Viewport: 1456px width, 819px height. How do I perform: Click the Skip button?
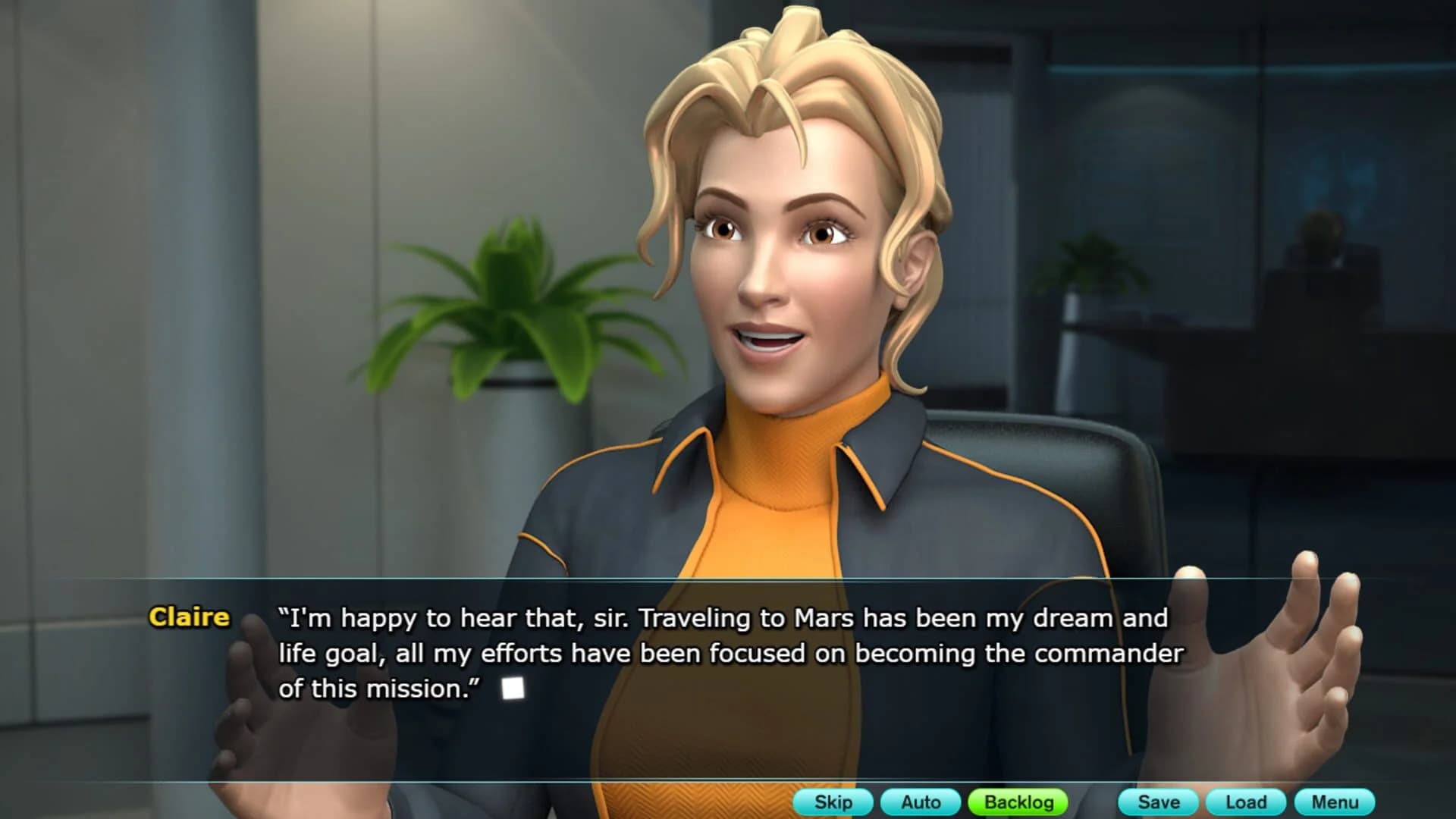coord(832,802)
